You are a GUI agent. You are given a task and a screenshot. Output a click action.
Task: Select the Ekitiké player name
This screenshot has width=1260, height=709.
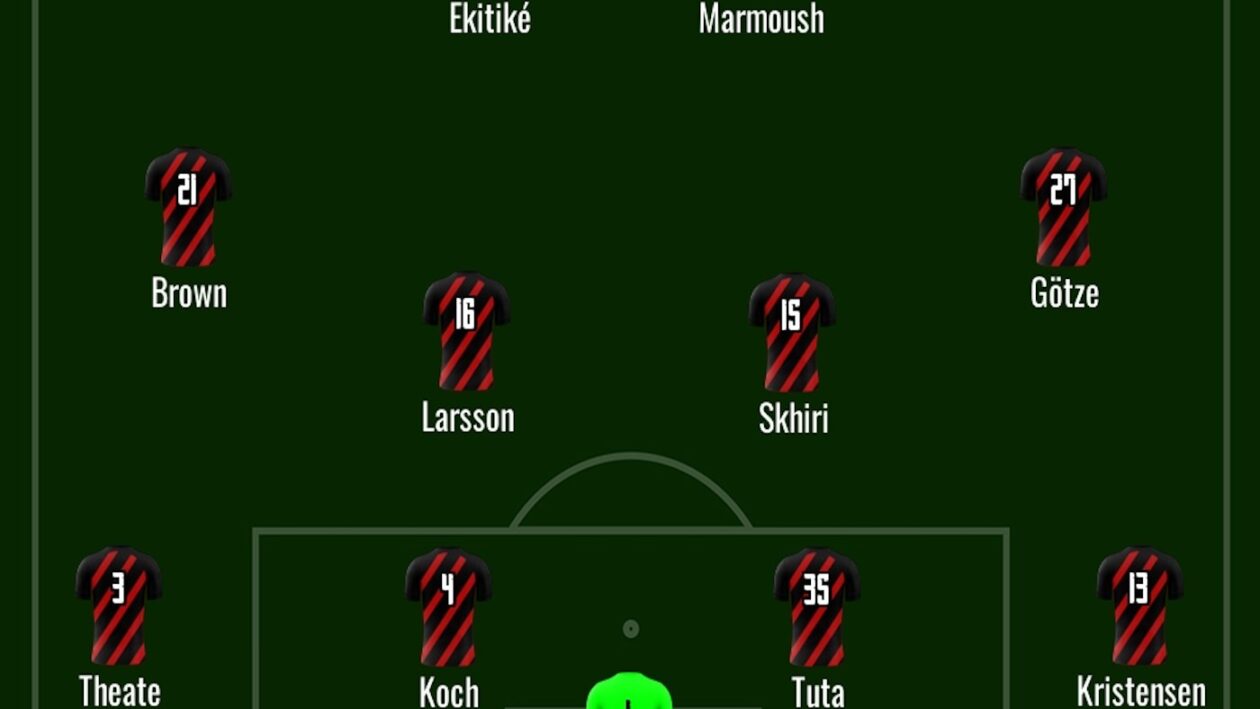click(489, 19)
